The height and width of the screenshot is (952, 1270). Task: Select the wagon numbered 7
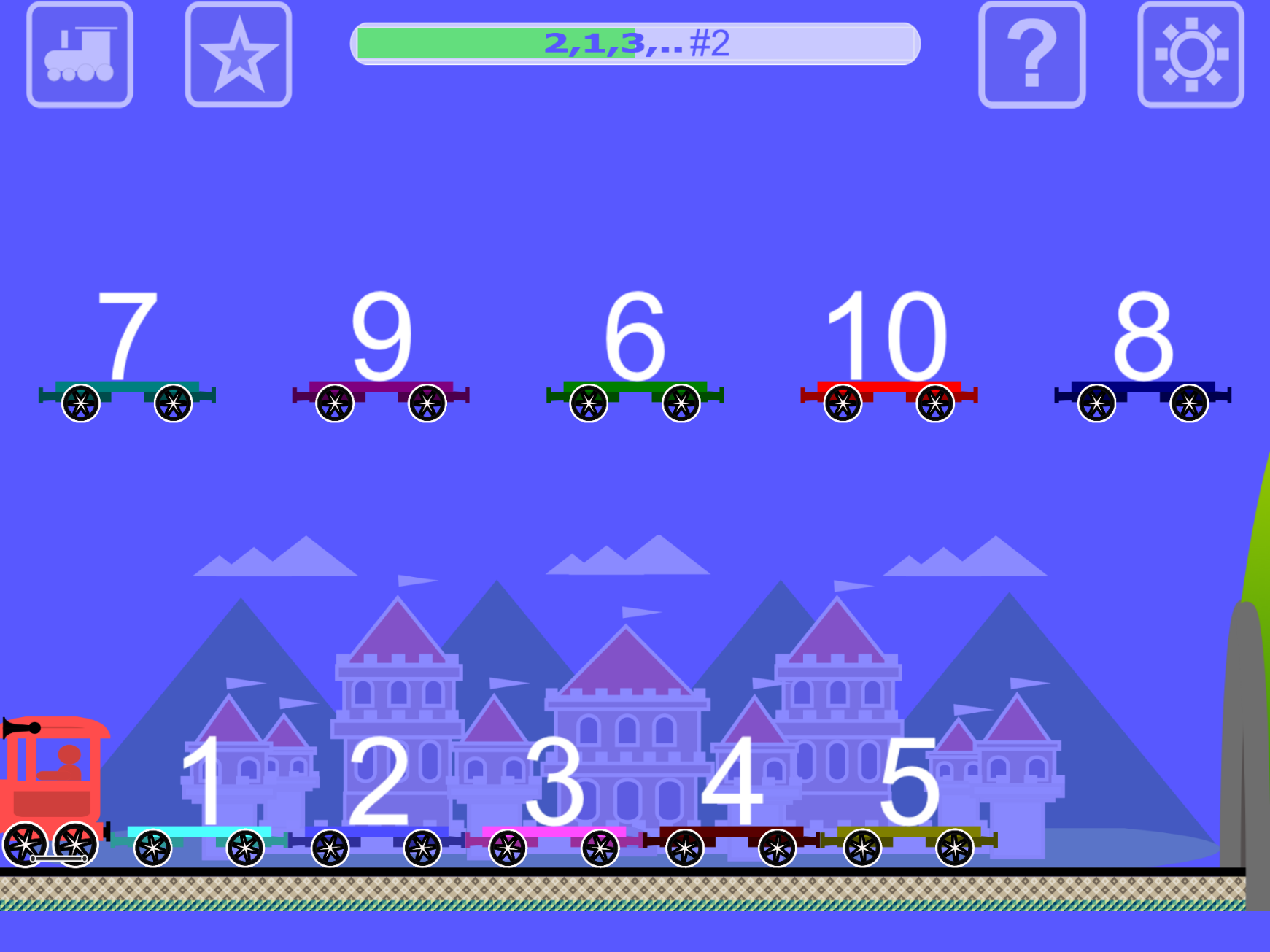click(127, 357)
